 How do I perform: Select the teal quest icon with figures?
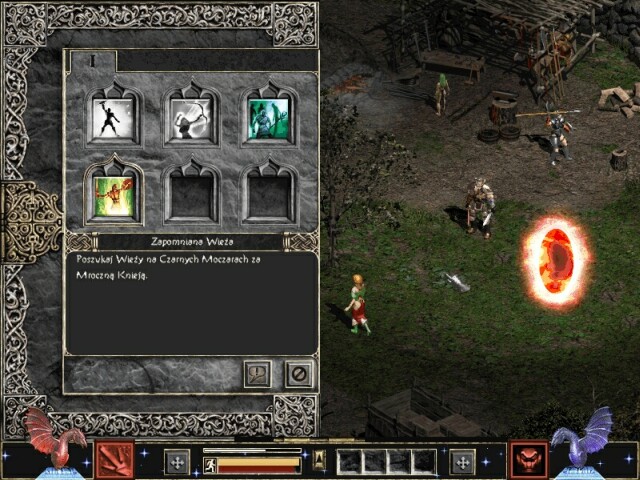[268, 117]
